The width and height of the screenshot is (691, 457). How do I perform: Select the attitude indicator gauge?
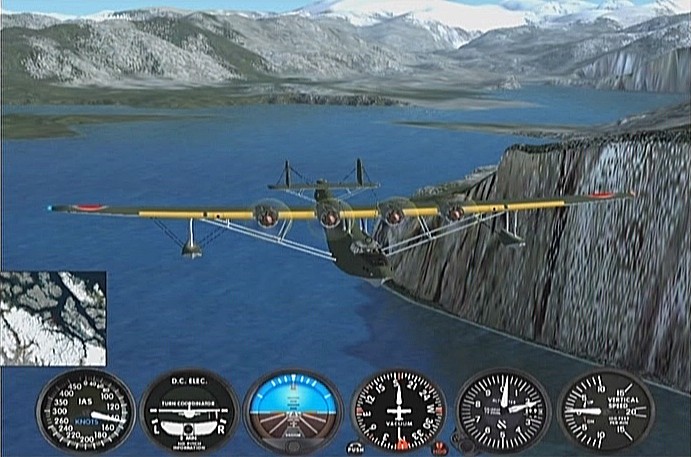click(293, 410)
